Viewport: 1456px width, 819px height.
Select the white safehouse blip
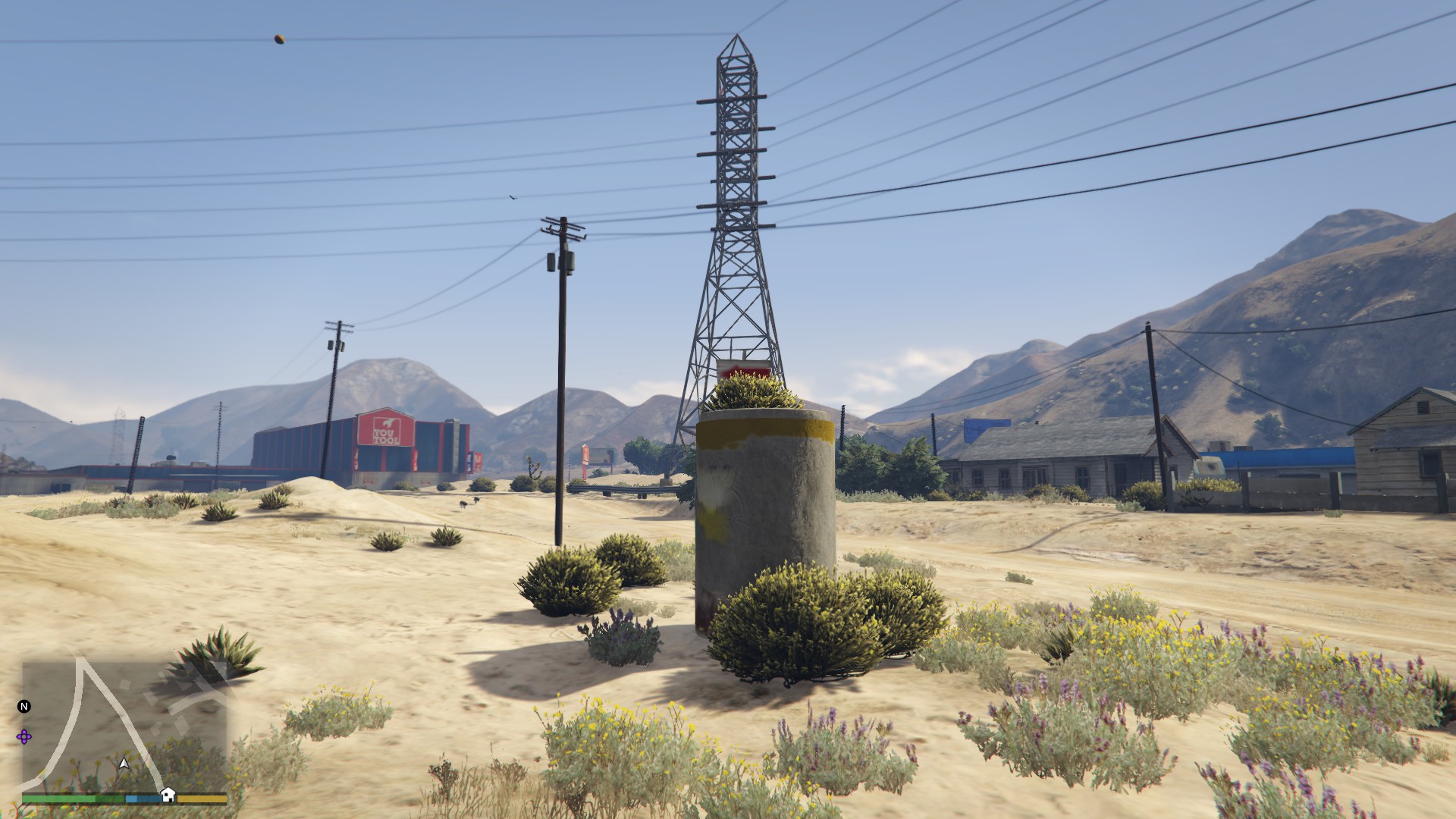pos(168,794)
